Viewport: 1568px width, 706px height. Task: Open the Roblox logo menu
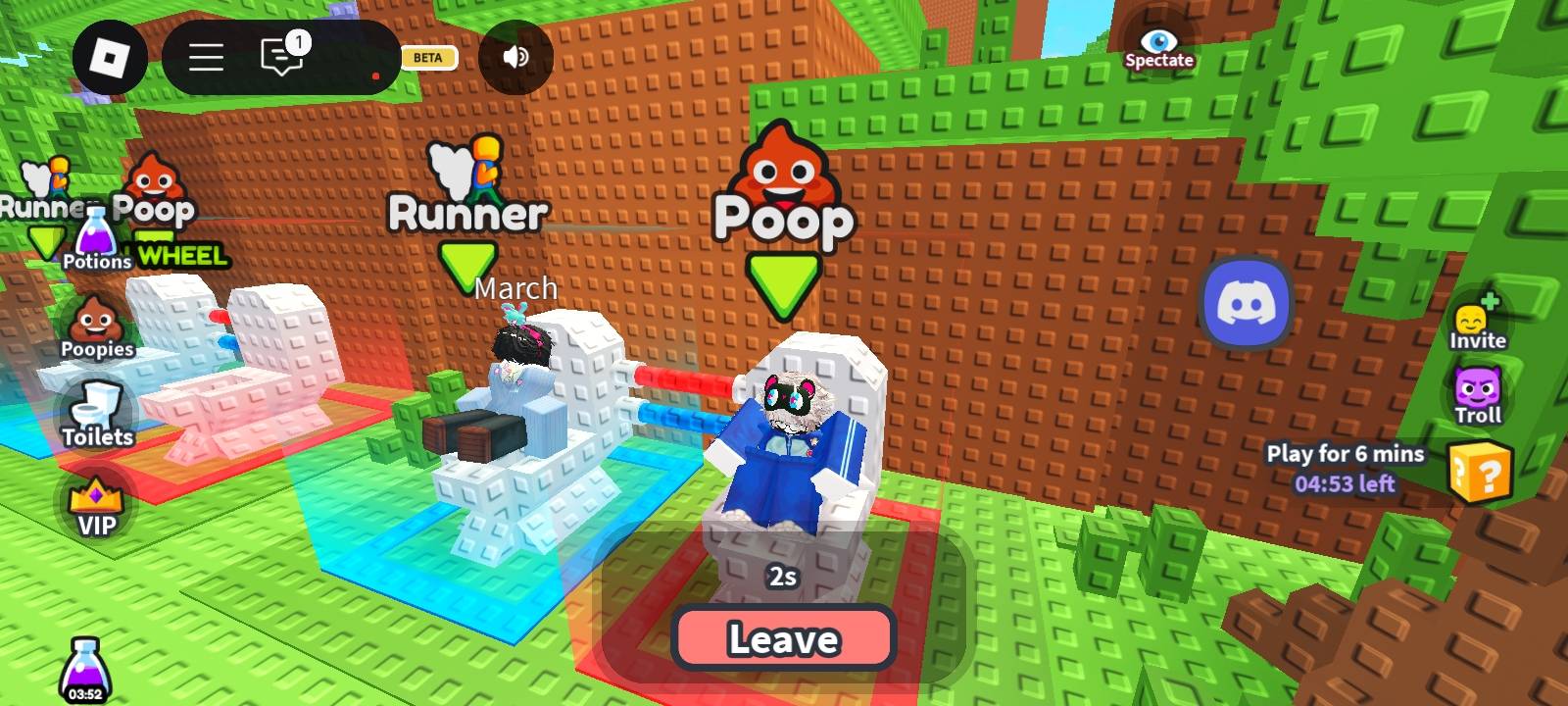pyautogui.click(x=110, y=58)
